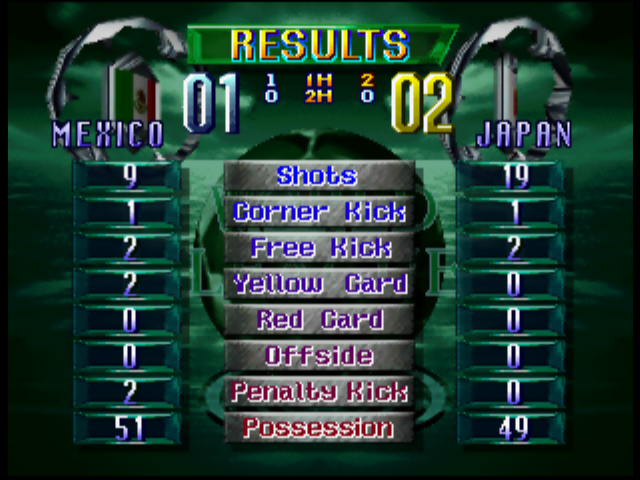
Task: Select the Yellow Card stat label
Action: coord(318,284)
